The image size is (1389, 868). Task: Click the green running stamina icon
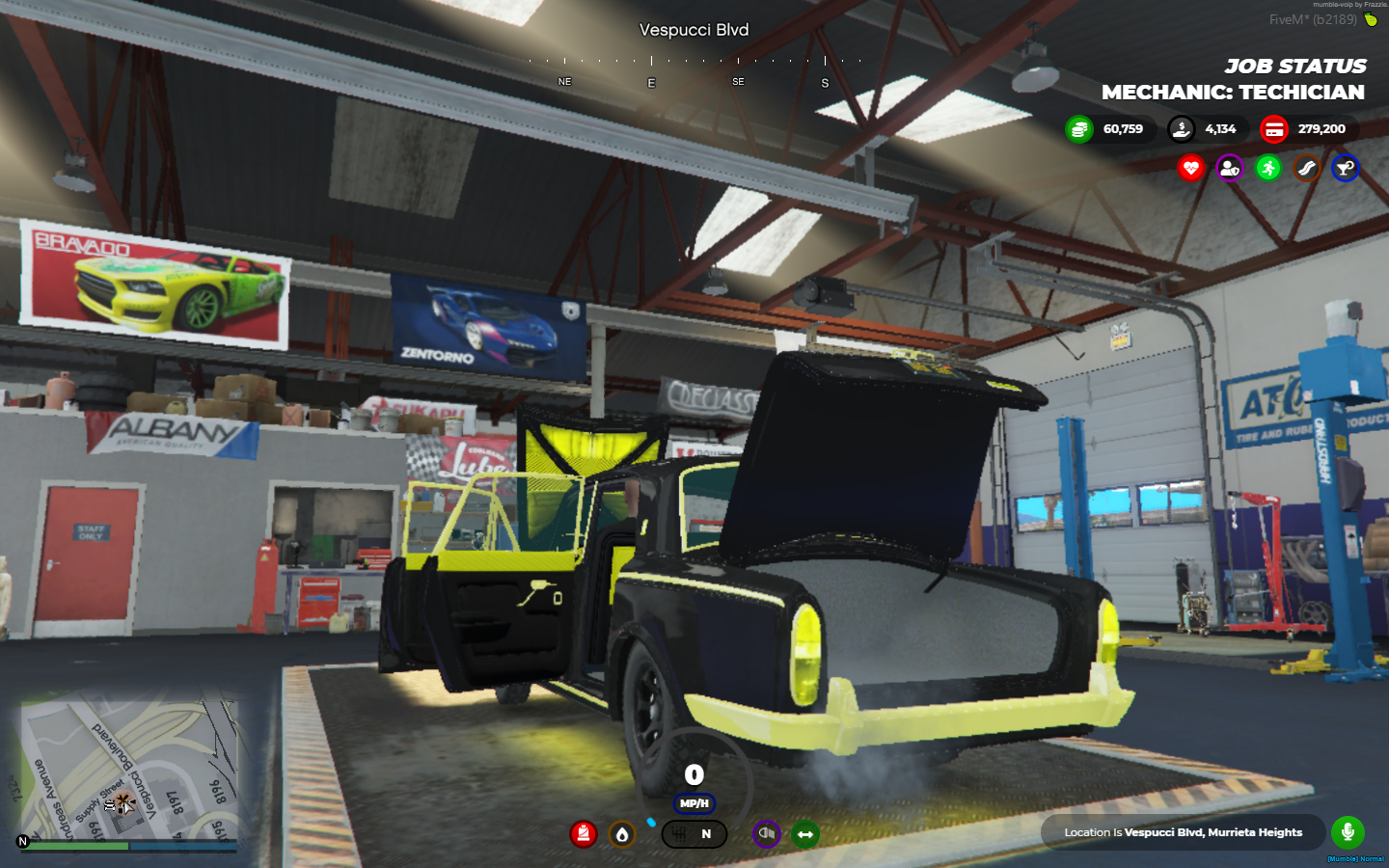pos(1266,169)
